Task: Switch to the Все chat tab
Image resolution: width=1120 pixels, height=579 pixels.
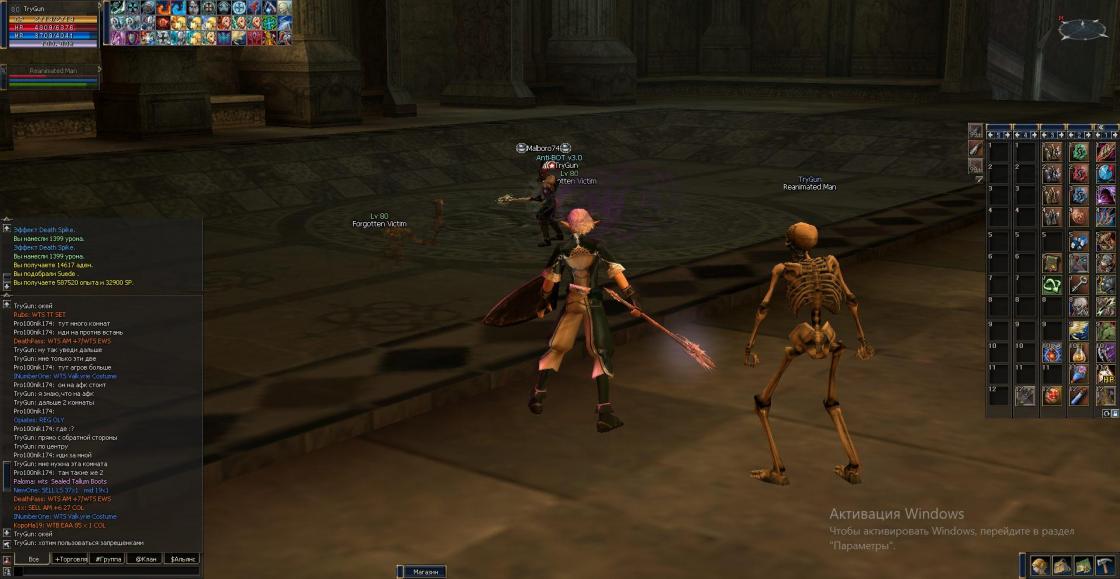Action: [33, 559]
